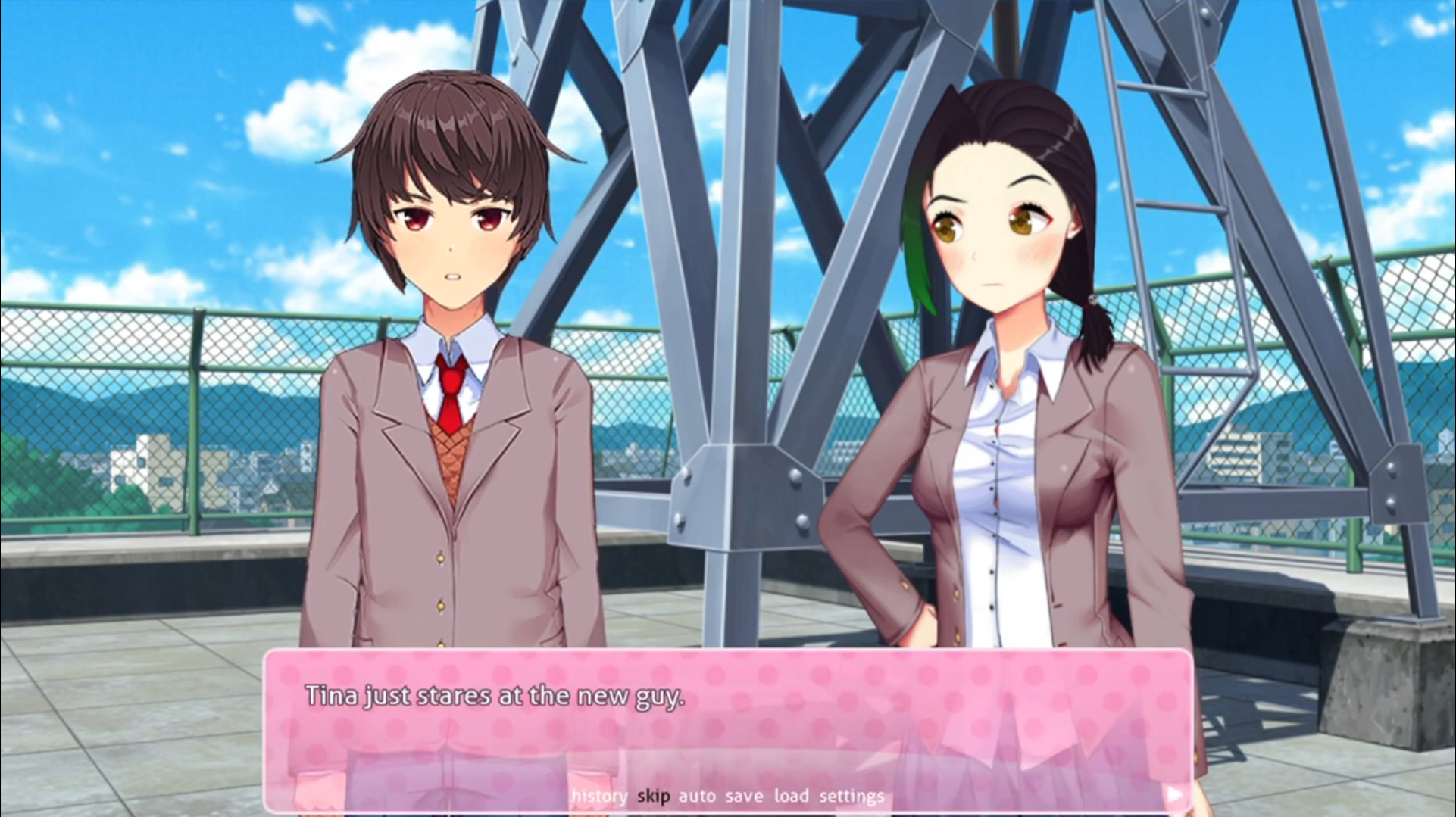Enable auto-advance by clicking "auto"
The height and width of the screenshot is (817, 1456).
697,796
